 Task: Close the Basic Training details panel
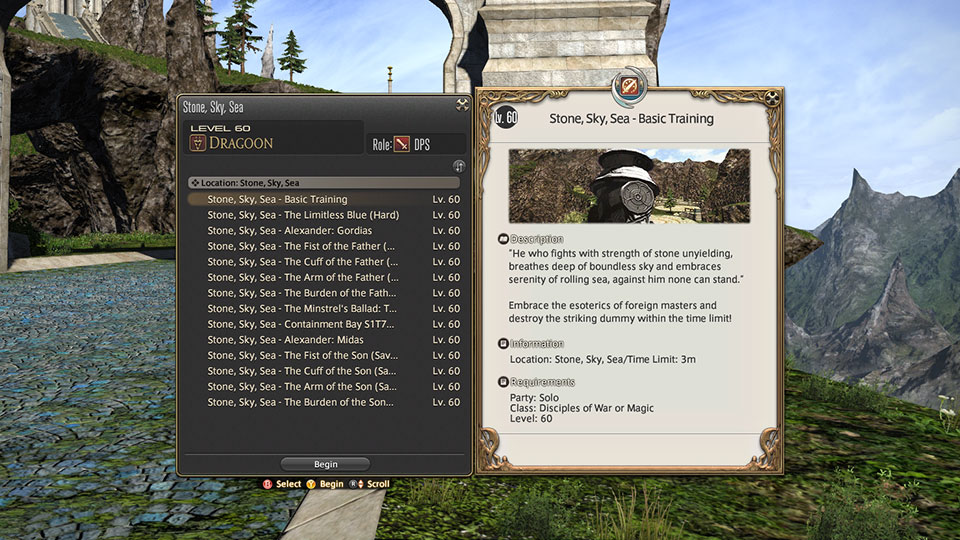pos(772,98)
